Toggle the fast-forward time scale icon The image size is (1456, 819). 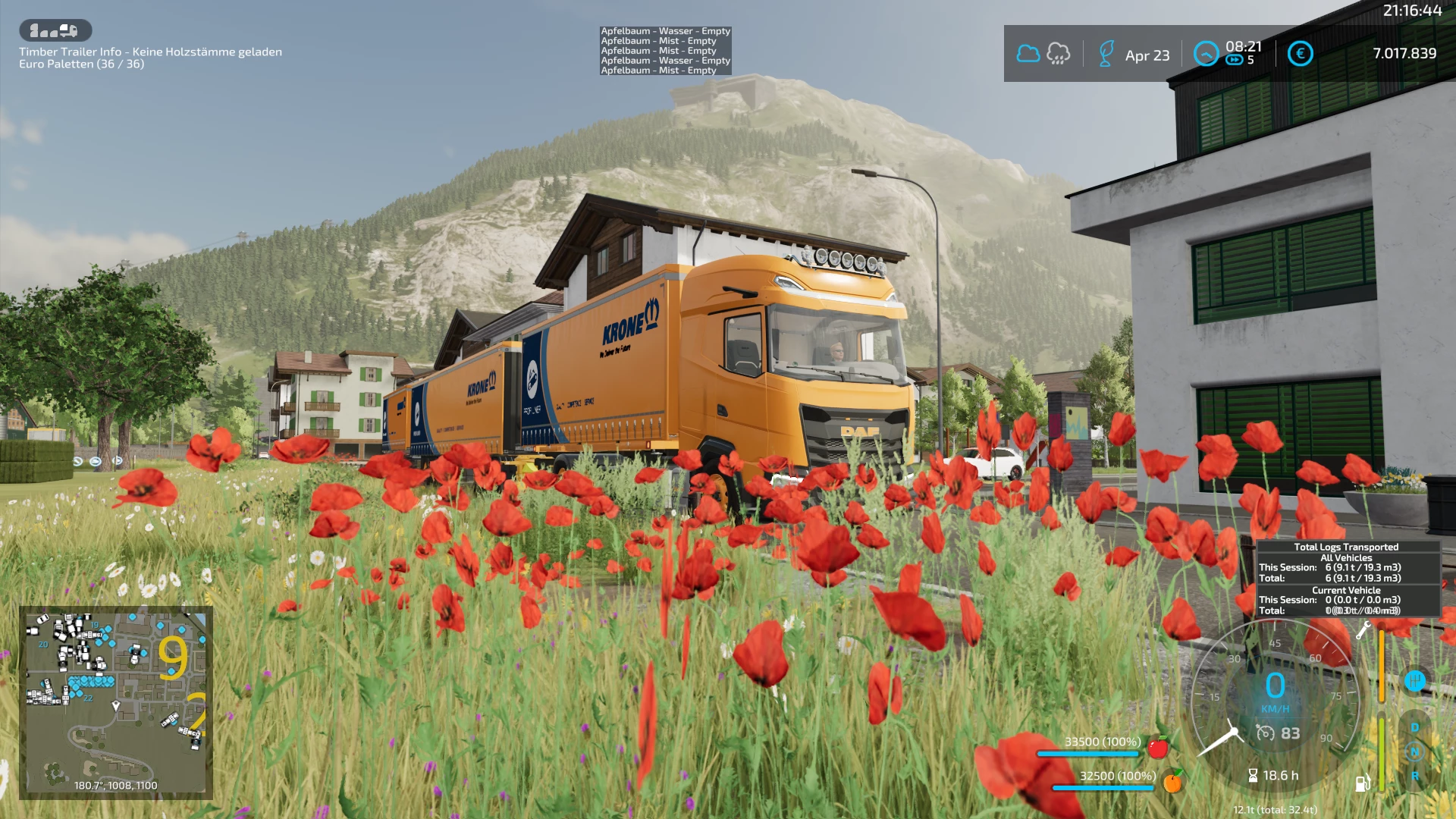point(1235,61)
